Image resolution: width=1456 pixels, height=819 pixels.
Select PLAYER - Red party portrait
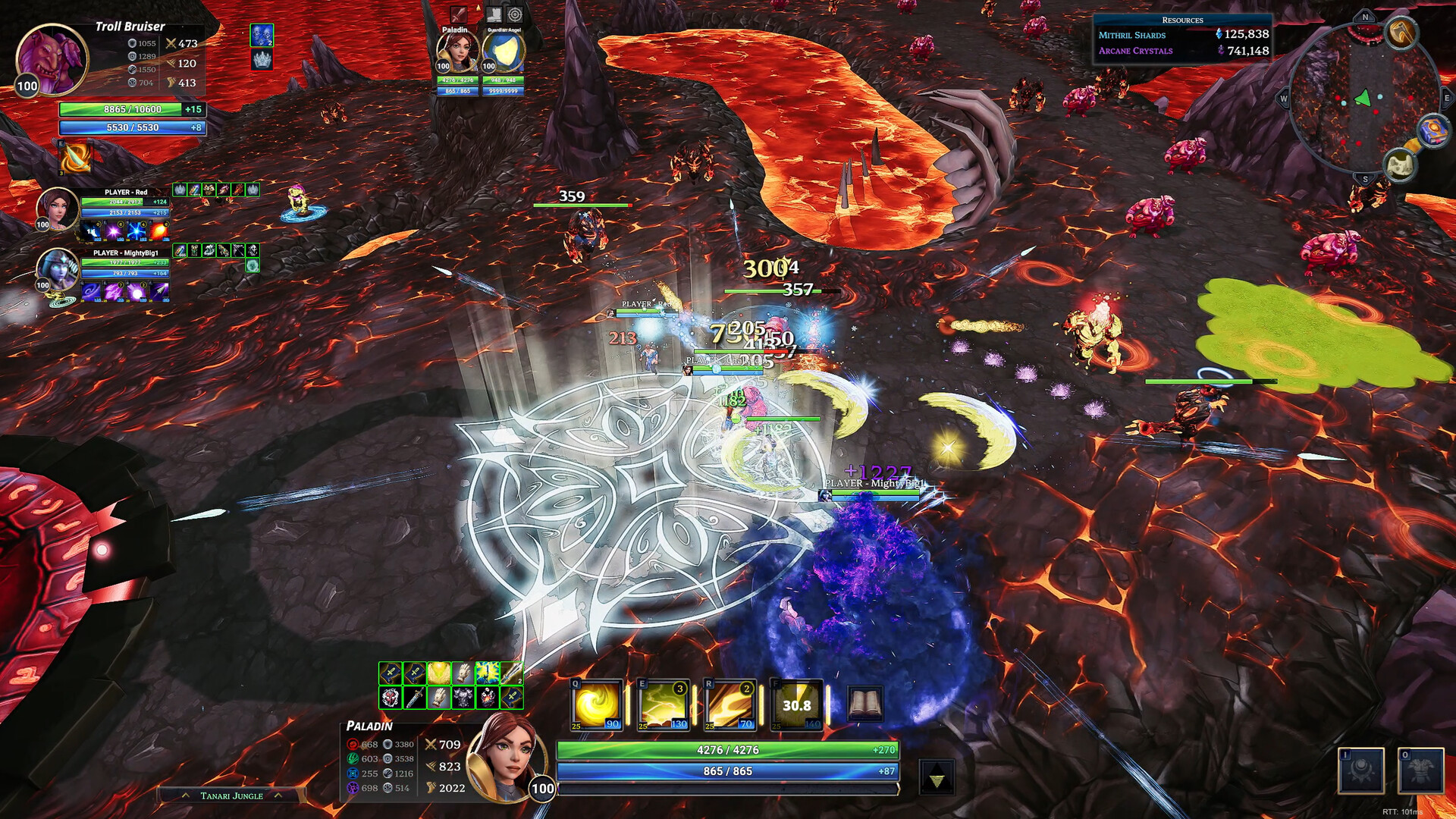pyautogui.click(x=57, y=208)
